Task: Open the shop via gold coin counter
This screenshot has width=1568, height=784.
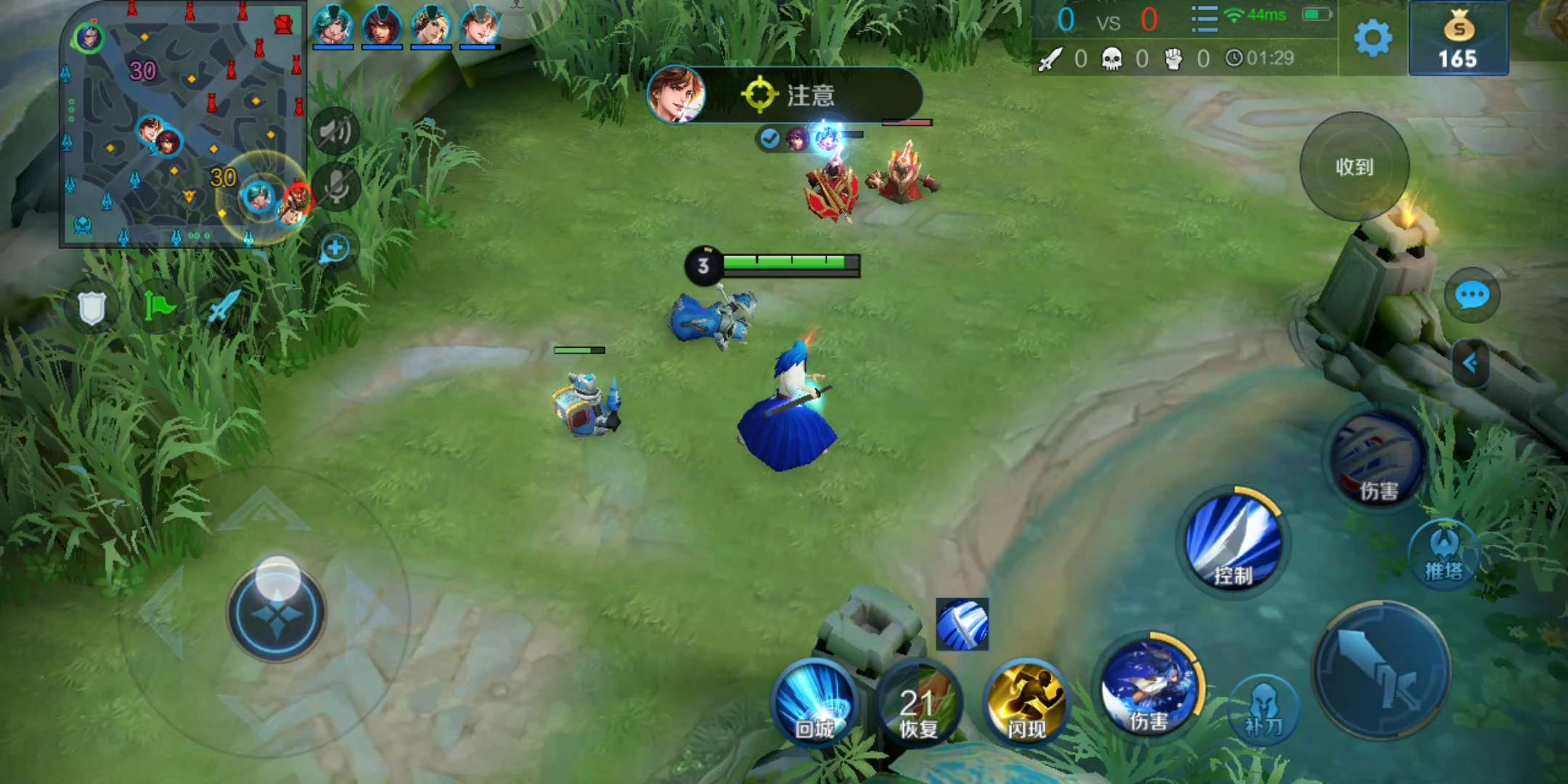Action: click(x=1458, y=39)
